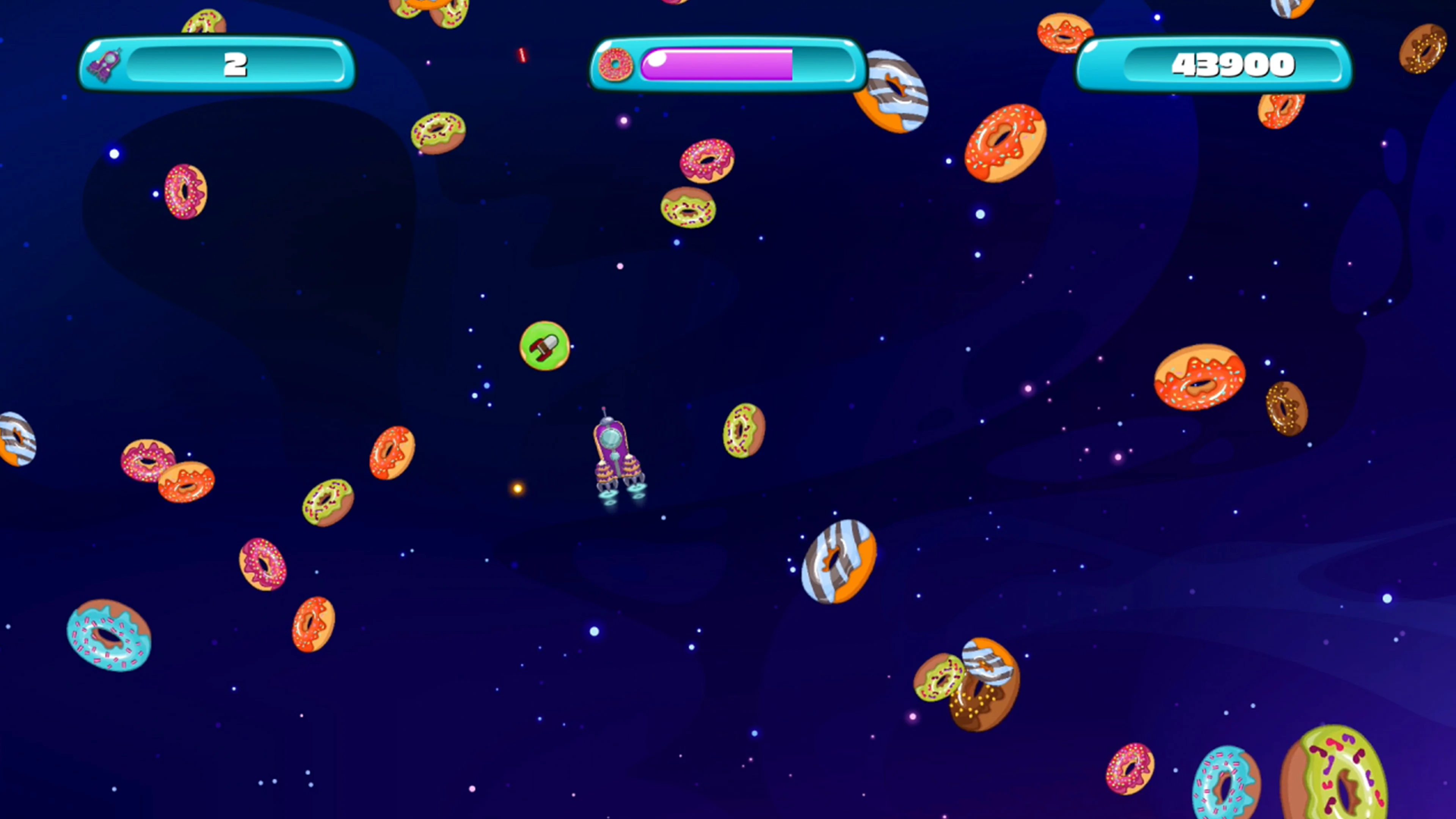This screenshot has height=819, width=1456.
Task: Click the teal HUD panel at top center
Action: 726,65
